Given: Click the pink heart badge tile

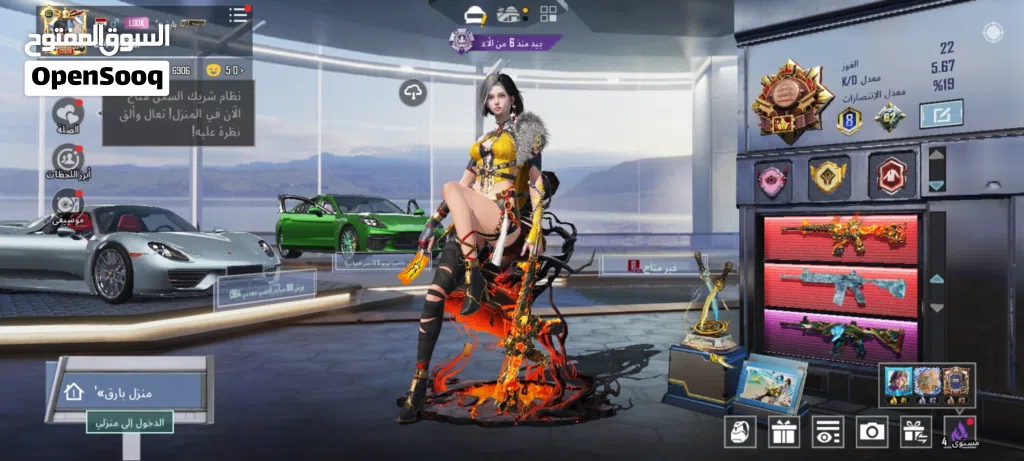Looking at the screenshot, I should click(772, 179).
